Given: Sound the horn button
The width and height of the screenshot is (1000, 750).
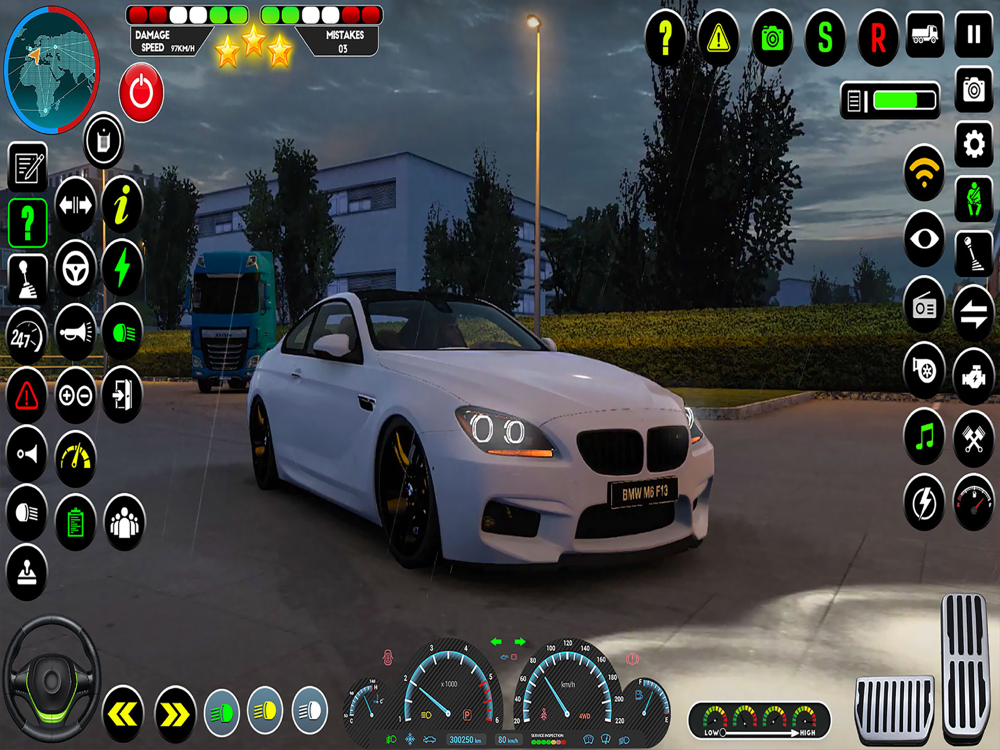Looking at the screenshot, I should pos(75,328).
